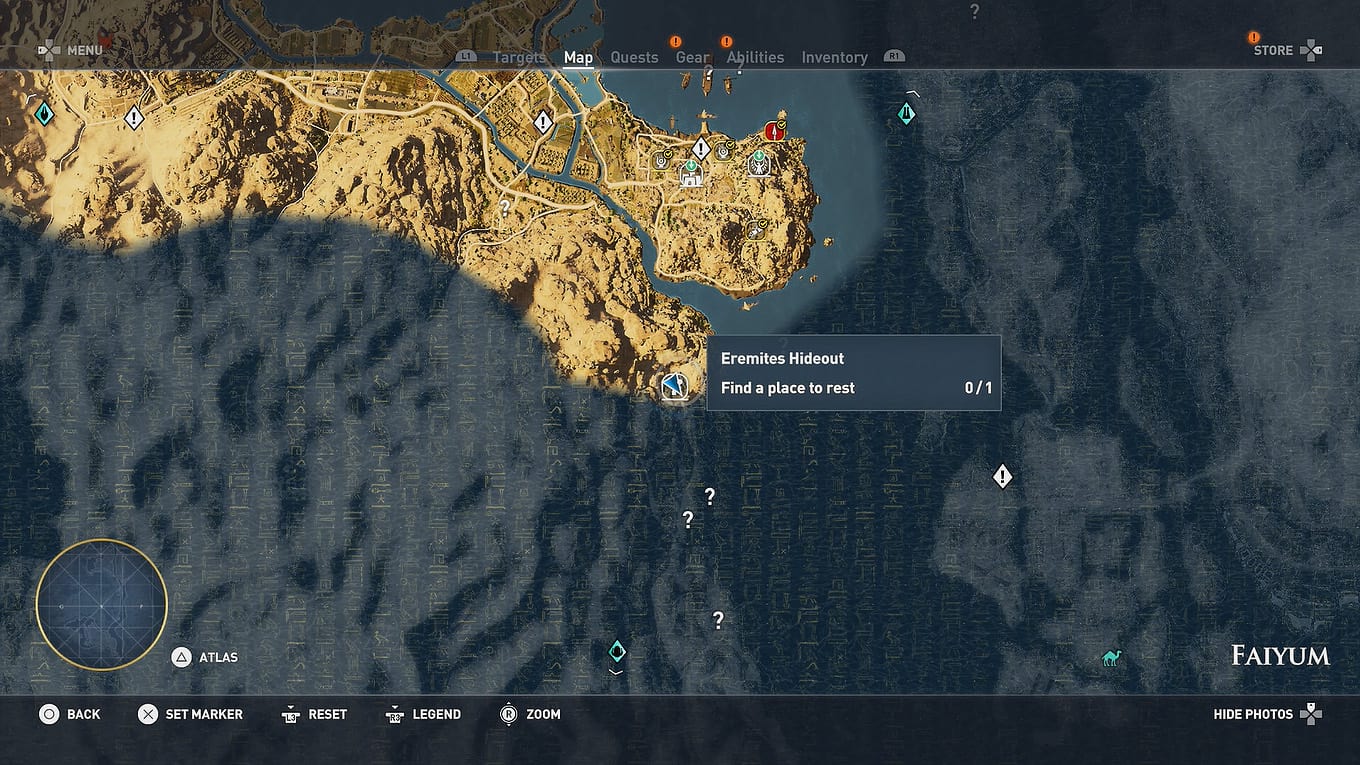Screen dimensions: 1360x765
Task: Click the checkmarked hideout icon south of the city
Action: tap(756, 228)
